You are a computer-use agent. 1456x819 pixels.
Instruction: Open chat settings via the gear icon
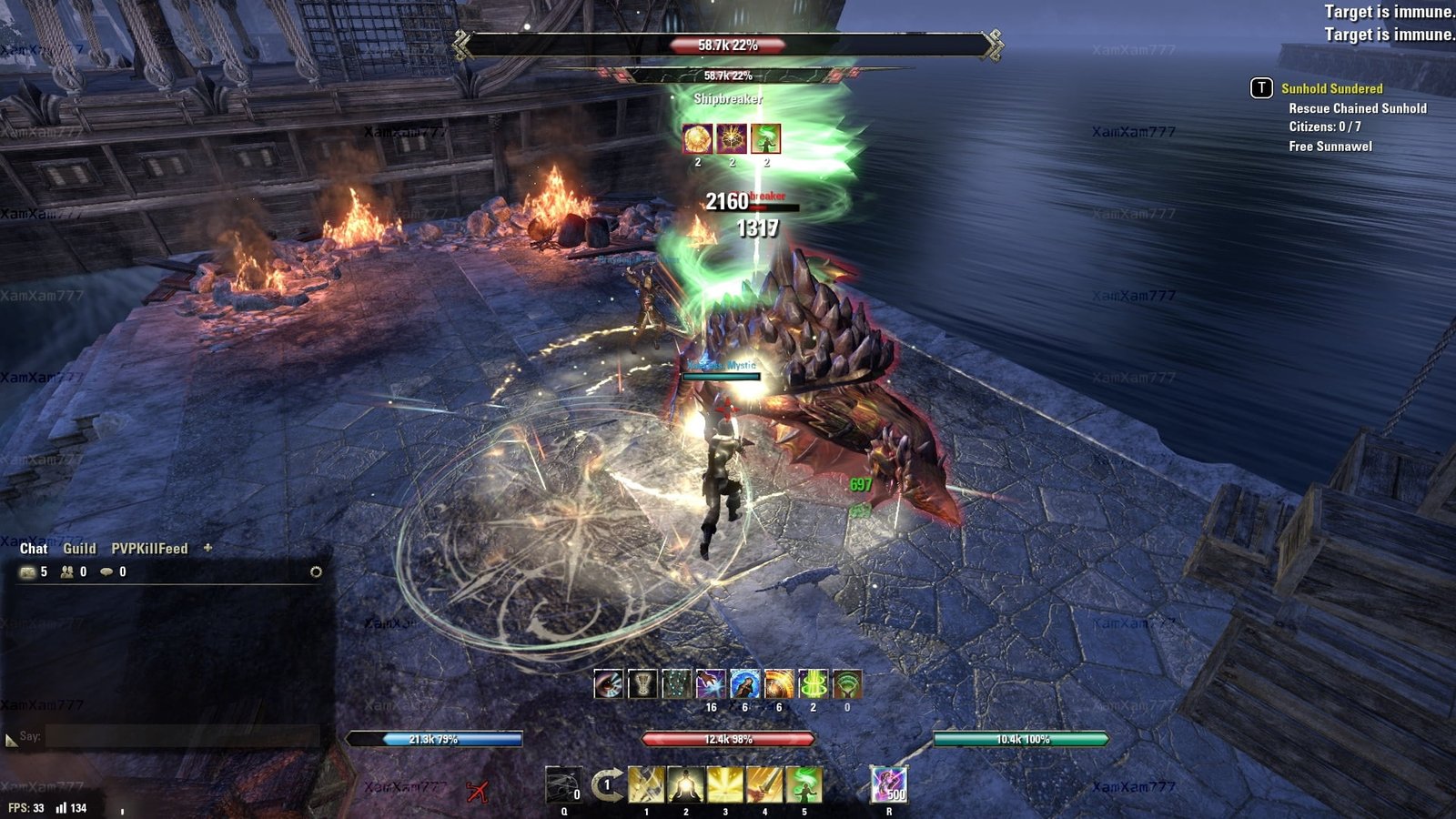[x=316, y=572]
